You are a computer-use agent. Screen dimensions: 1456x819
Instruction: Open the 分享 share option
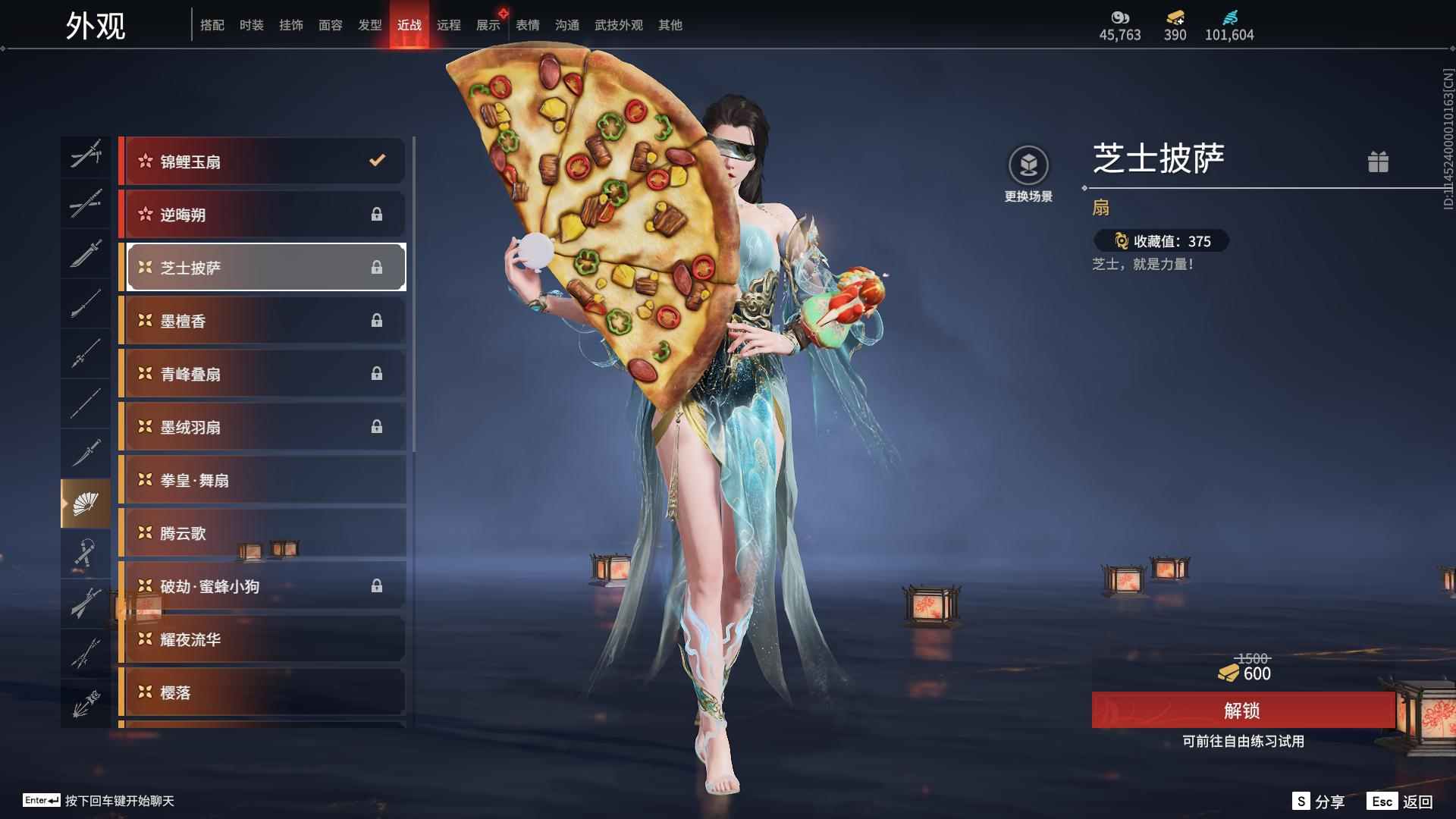(1319, 802)
